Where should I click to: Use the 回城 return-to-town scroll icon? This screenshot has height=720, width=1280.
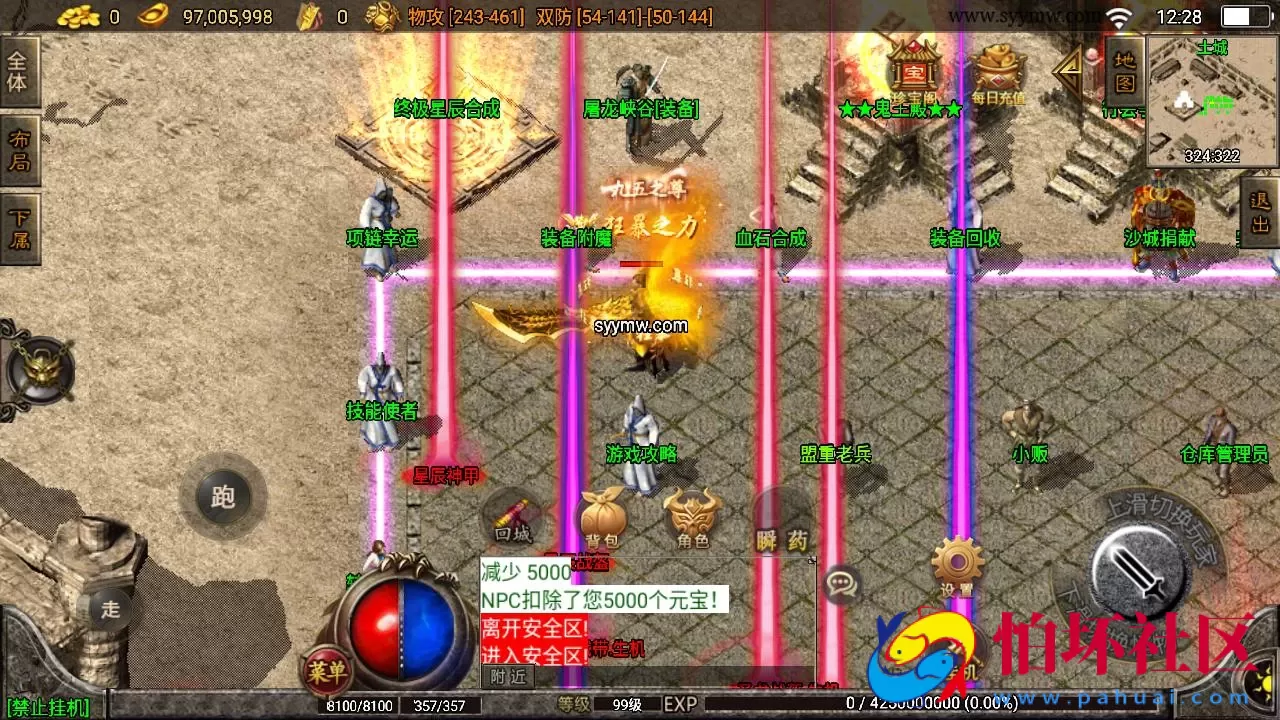pyautogui.click(x=513, y=518)
